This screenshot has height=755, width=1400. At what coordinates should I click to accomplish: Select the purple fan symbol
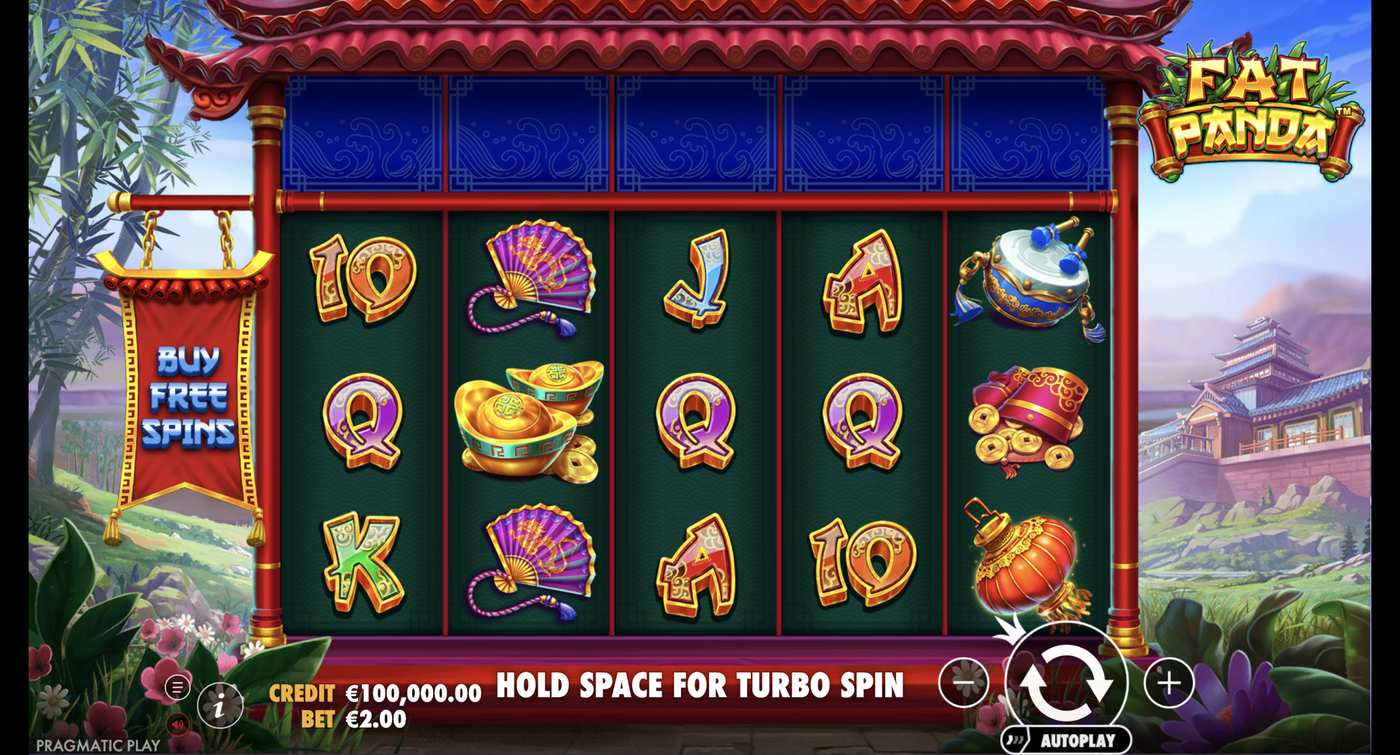(x=533, y=275)
